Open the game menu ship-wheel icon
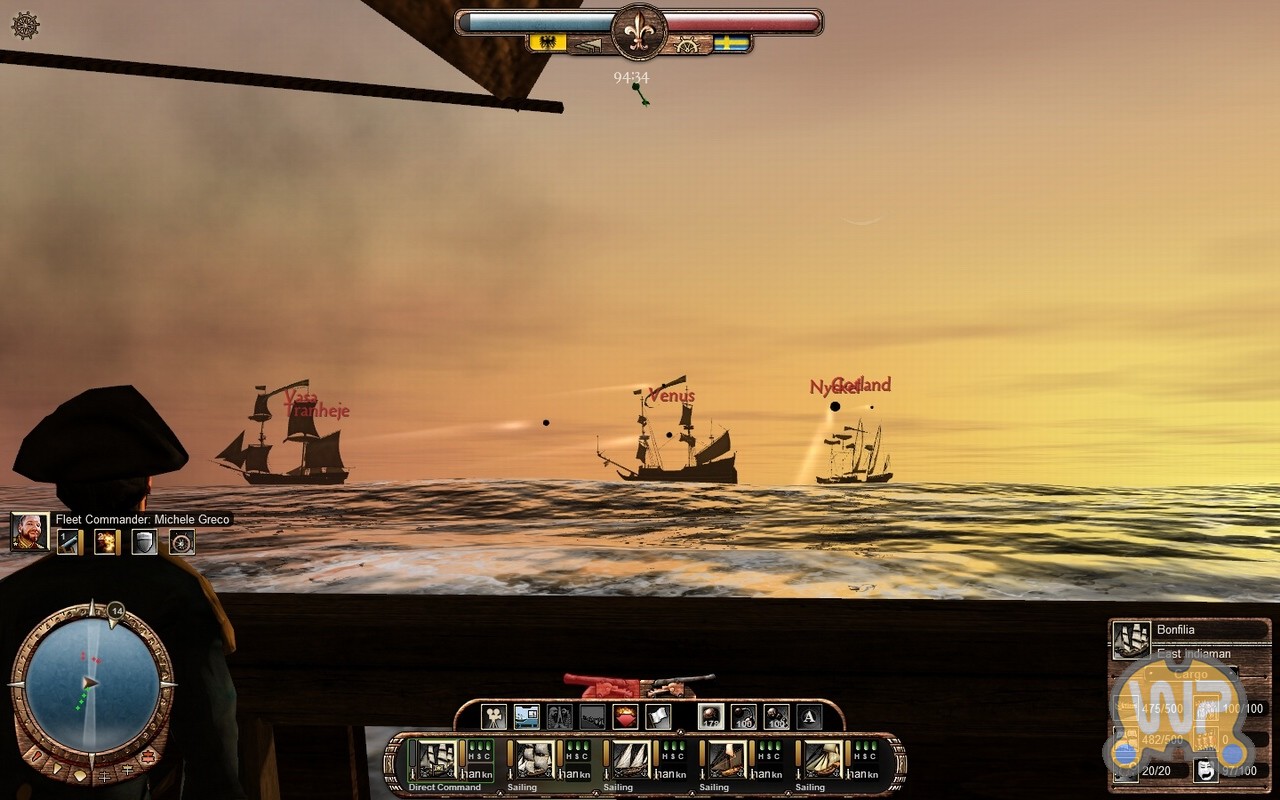 25,26
